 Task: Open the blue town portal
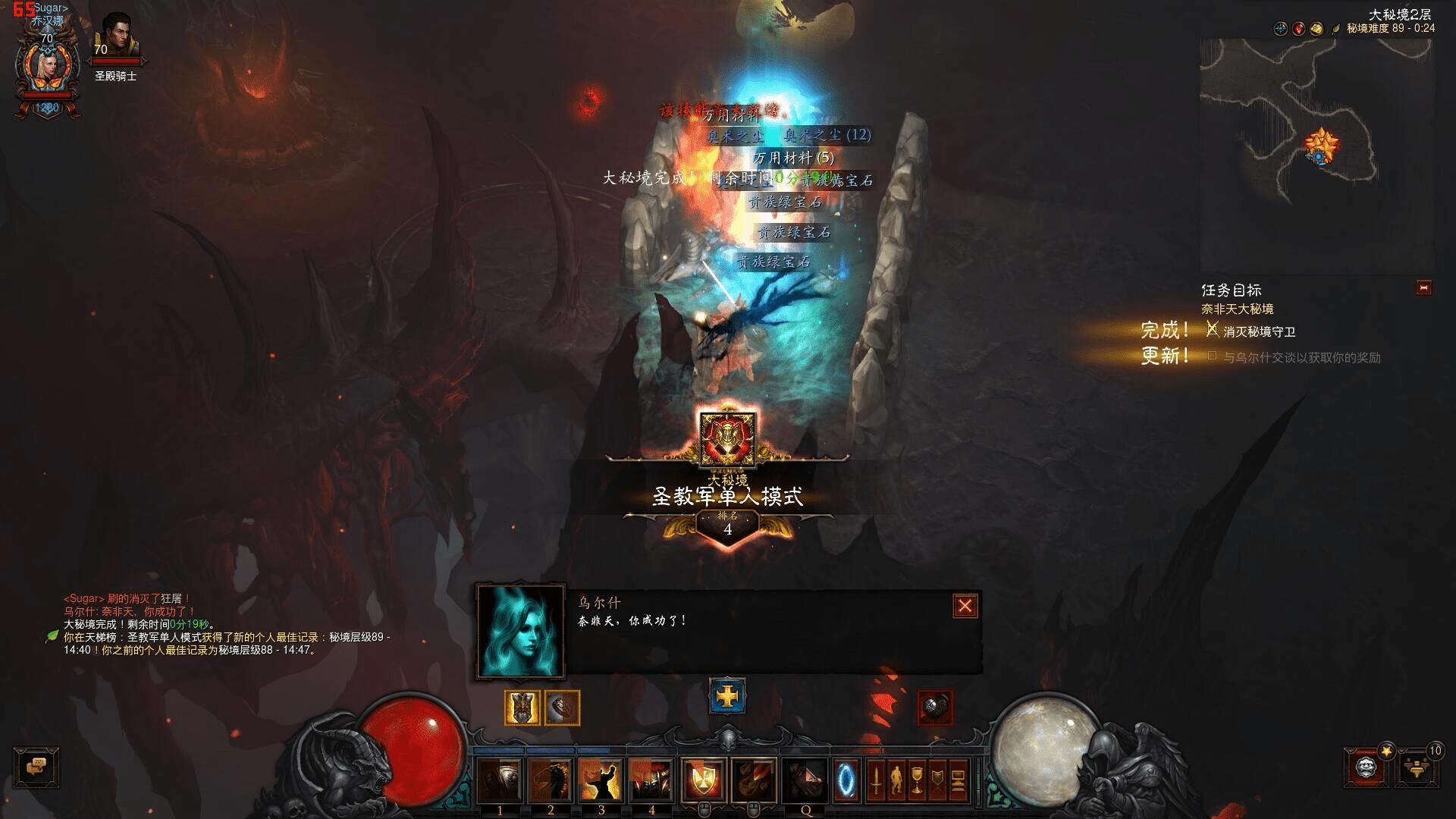(847, 780)
